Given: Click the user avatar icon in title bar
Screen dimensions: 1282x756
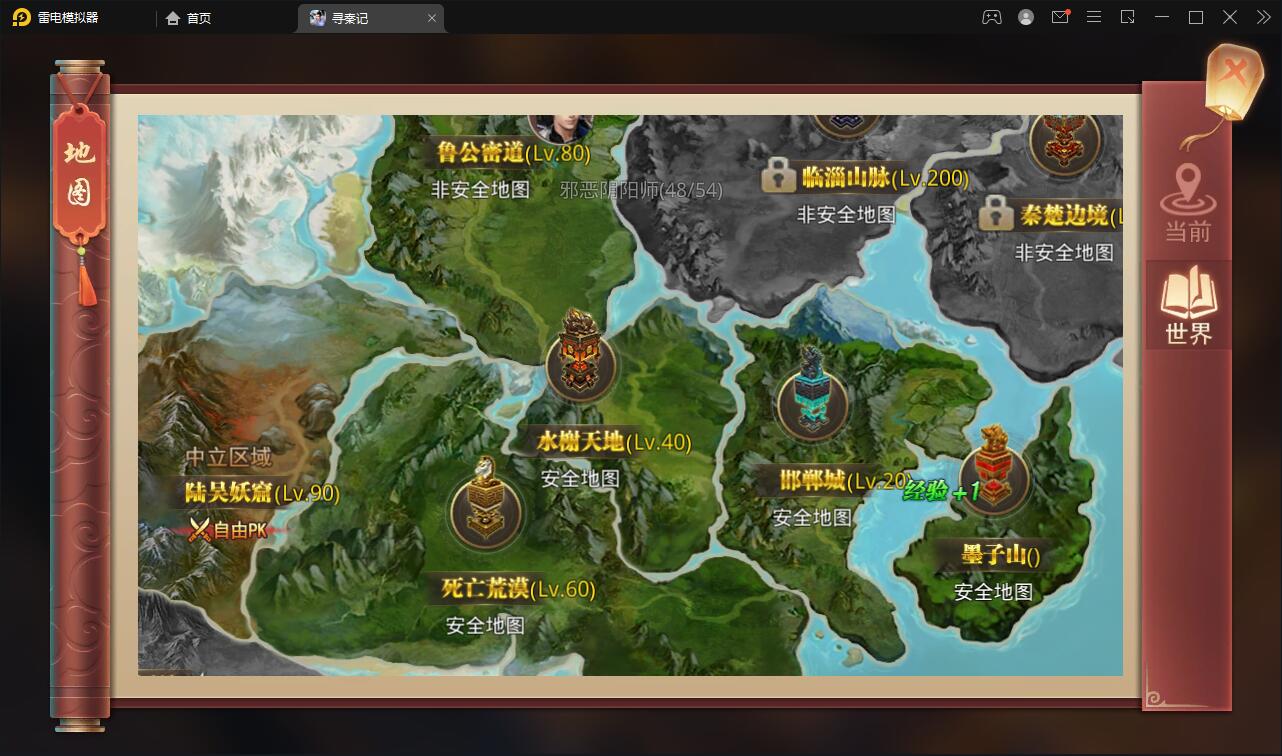Looking at the screenshot, I should click(x=1025, y=17).
